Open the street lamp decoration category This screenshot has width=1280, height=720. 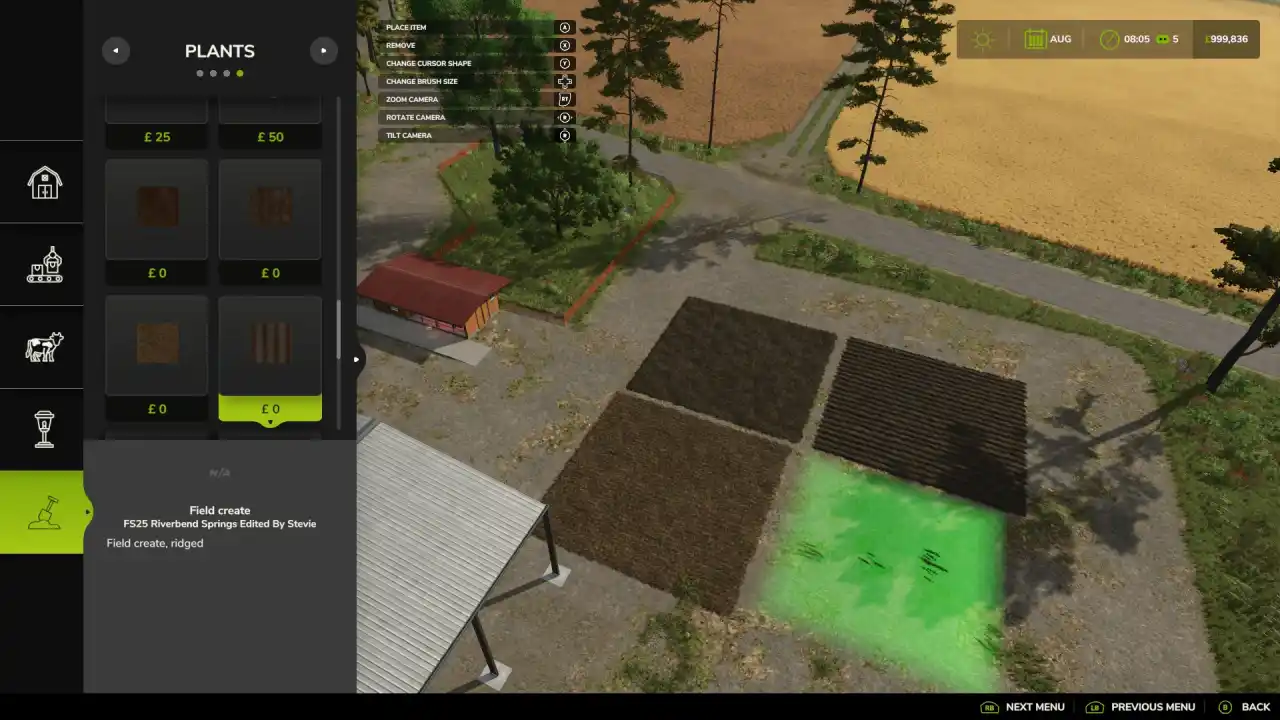click(44, 429)
